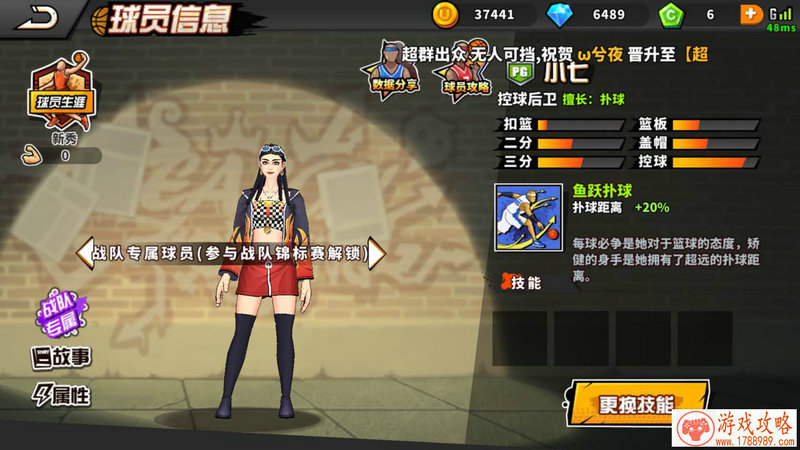800x450 pixels.
Task: Open the 故事 story button
Action: pyautogui.click(x=61, y=355)
